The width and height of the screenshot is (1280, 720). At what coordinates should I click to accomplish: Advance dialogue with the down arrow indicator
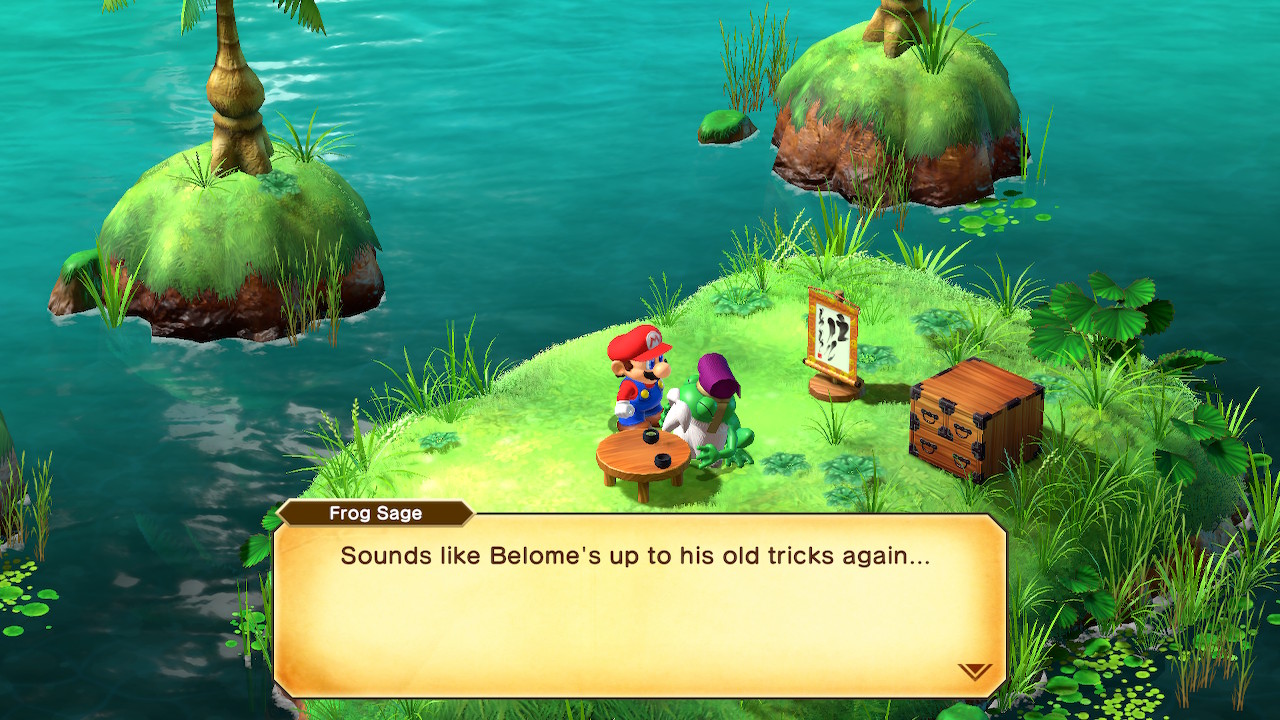974,671
